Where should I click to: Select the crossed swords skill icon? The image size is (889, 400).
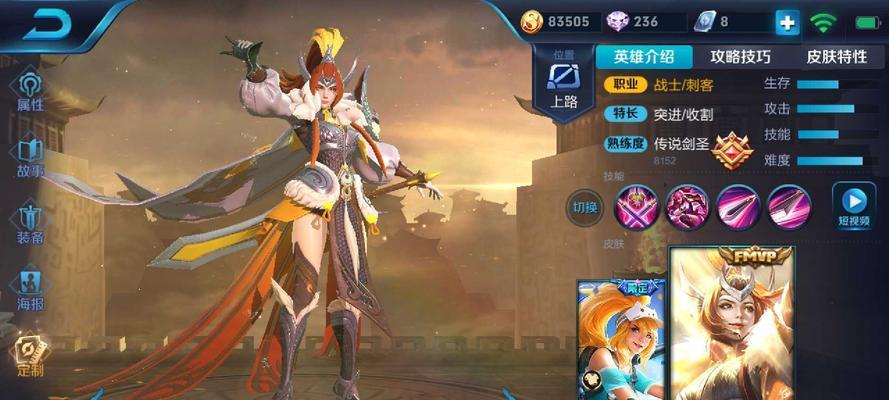point(635,206)
